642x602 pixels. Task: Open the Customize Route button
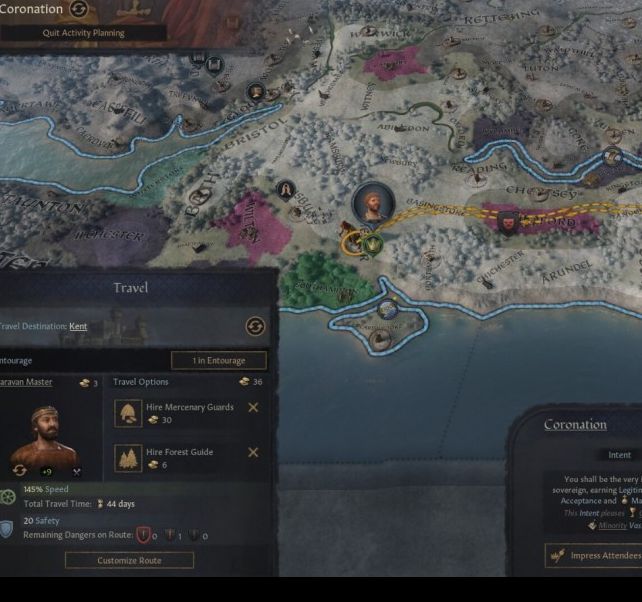pyautogui.click(x=129, y=560)
